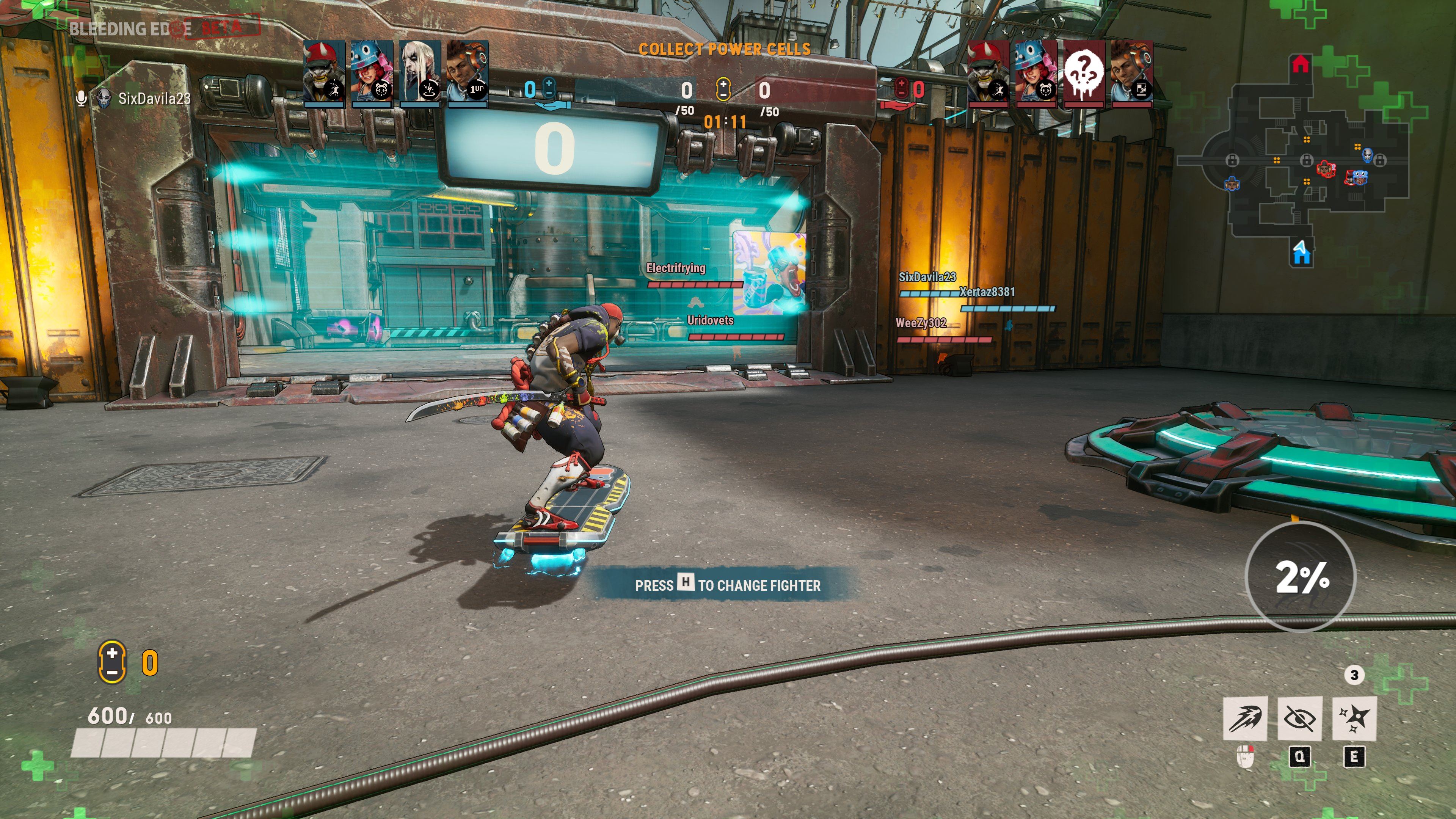1456x819 pixels.
Task: Activate the Shuriken ability icon
Action: coord(1354,718)
